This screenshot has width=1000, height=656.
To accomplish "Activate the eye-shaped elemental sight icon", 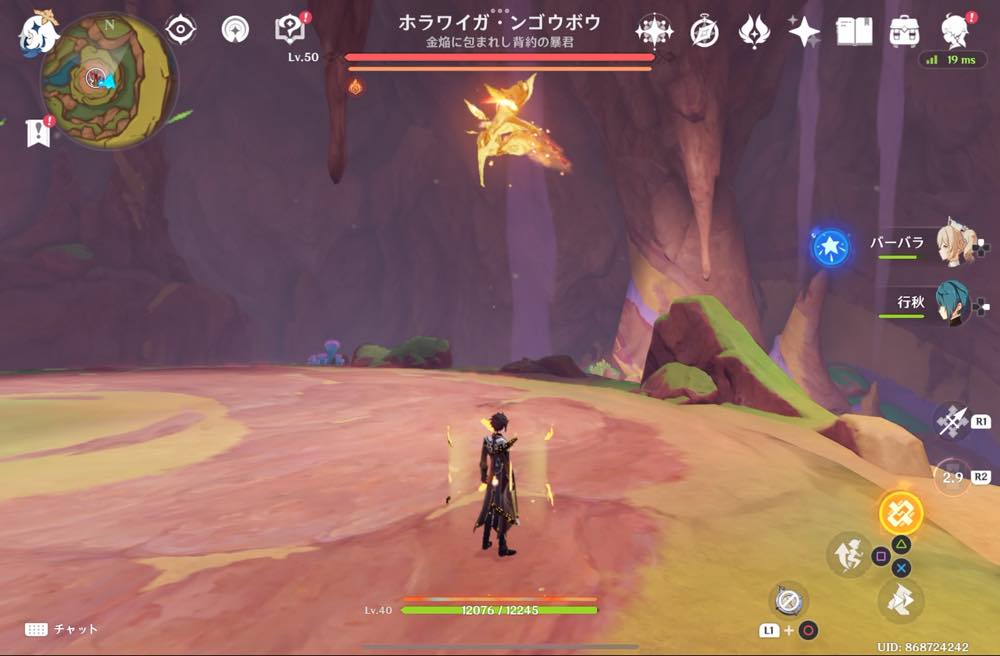I will (x=180, y=30).
